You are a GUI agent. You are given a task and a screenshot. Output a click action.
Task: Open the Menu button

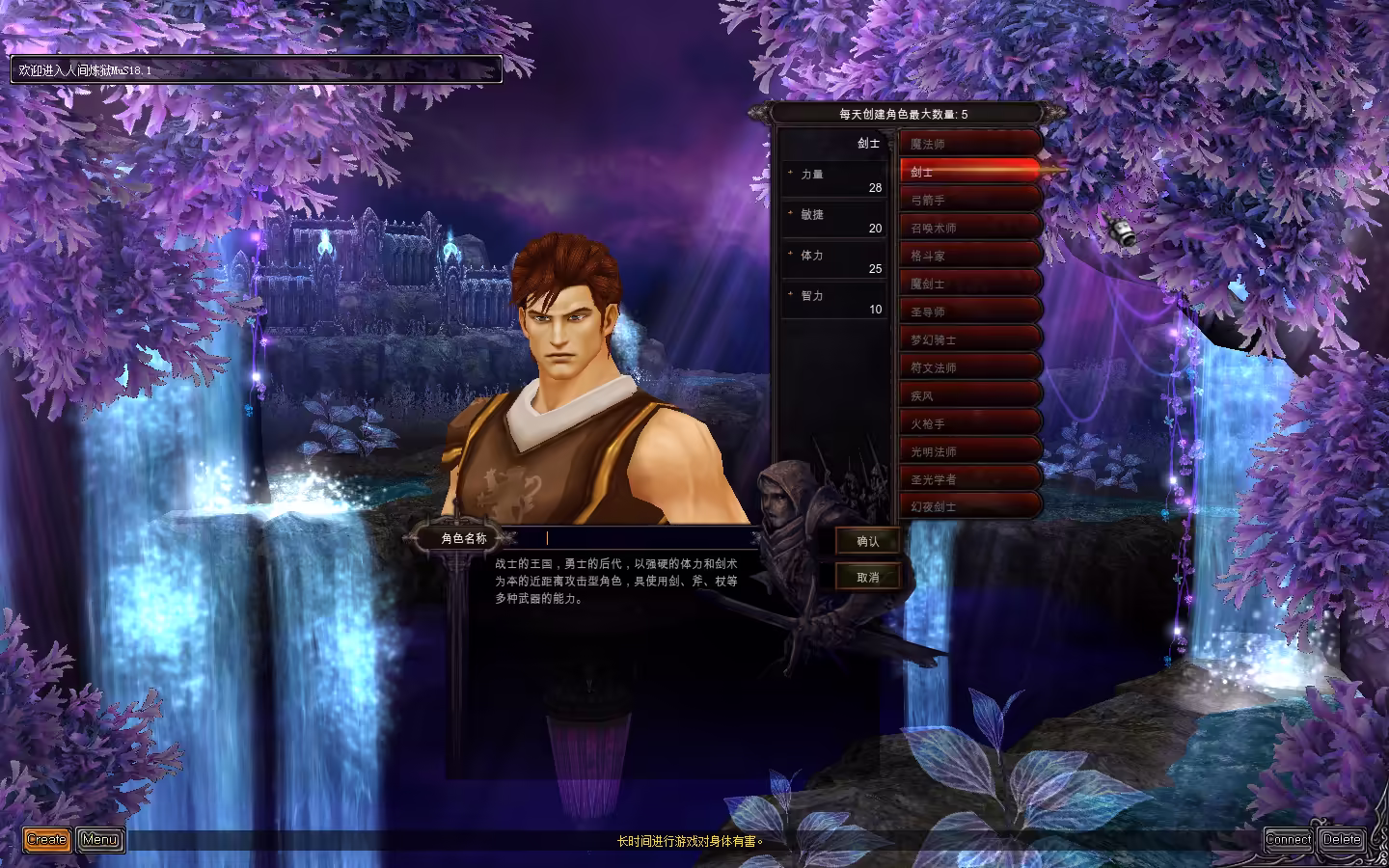tap(100, 839)
